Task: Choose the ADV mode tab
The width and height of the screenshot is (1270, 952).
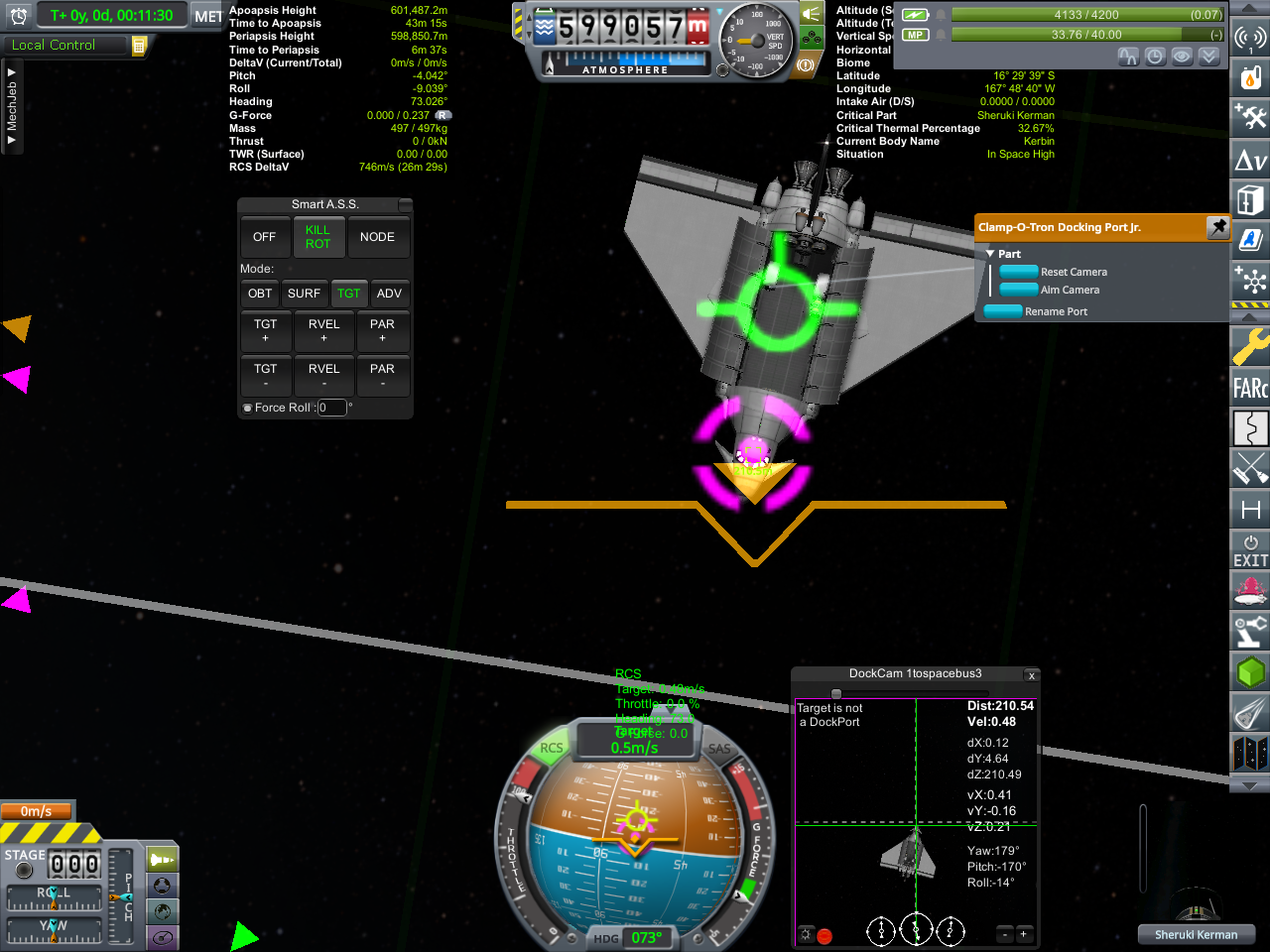Action: tap(389, 294)
